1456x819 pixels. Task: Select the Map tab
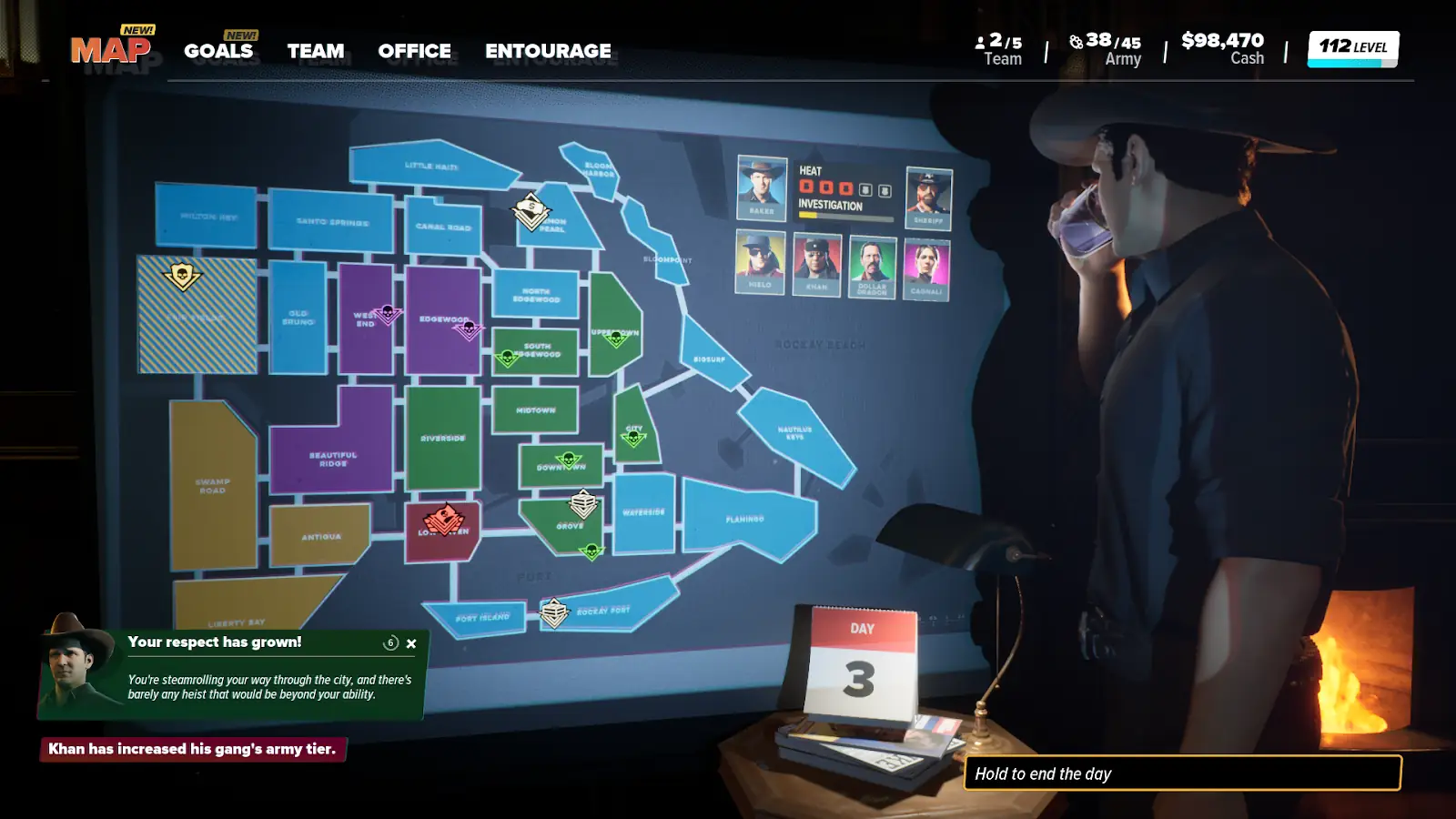click(x=111, y=49)
